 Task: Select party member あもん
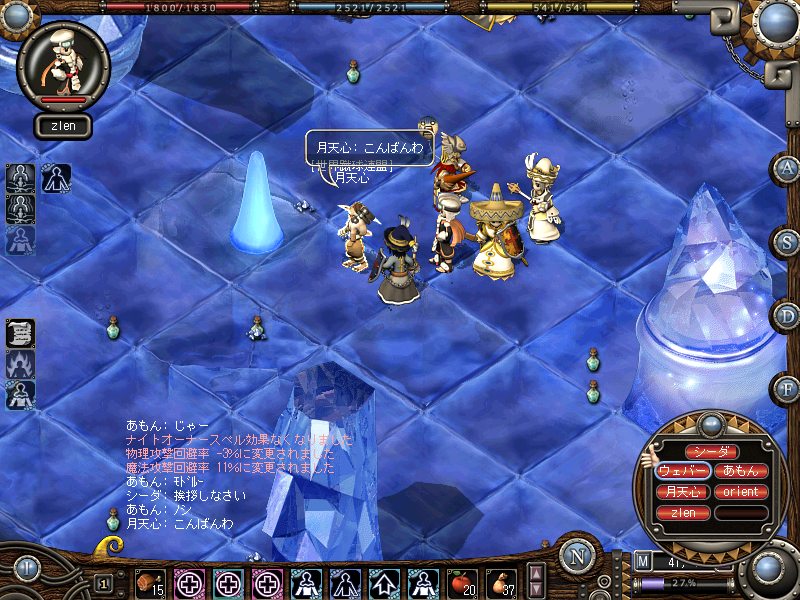click(742, 471)
